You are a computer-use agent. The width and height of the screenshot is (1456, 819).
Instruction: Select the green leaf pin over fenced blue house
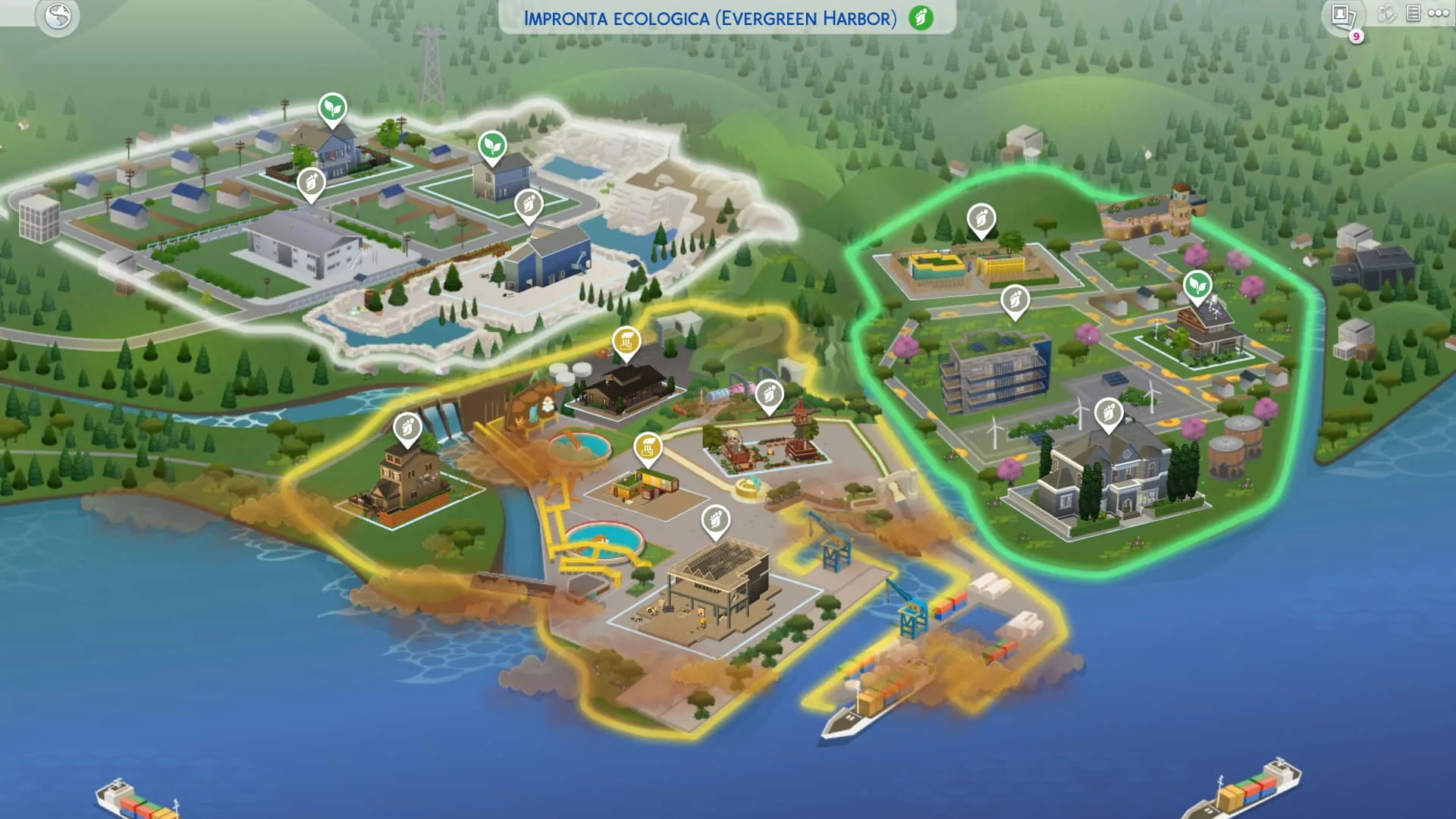[x=332, y=109]
